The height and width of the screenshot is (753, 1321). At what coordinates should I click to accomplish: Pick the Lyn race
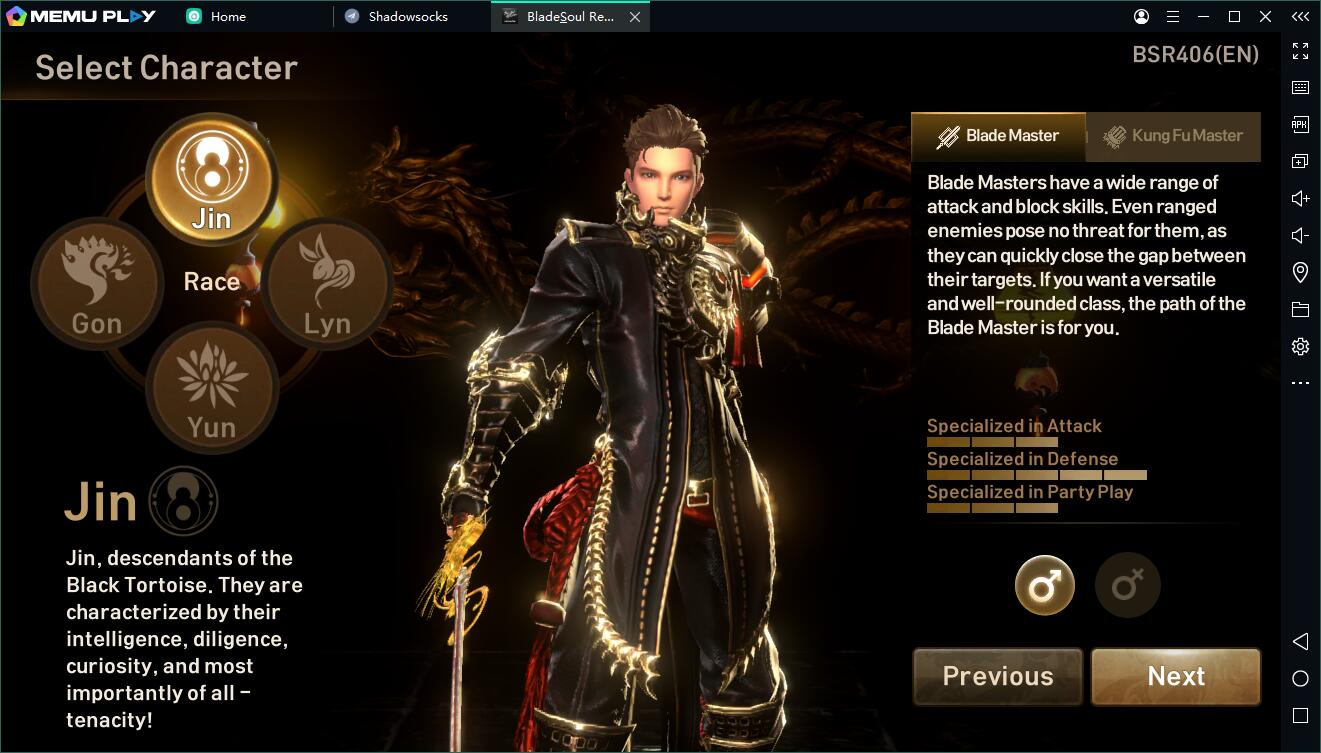coord(327,284)
